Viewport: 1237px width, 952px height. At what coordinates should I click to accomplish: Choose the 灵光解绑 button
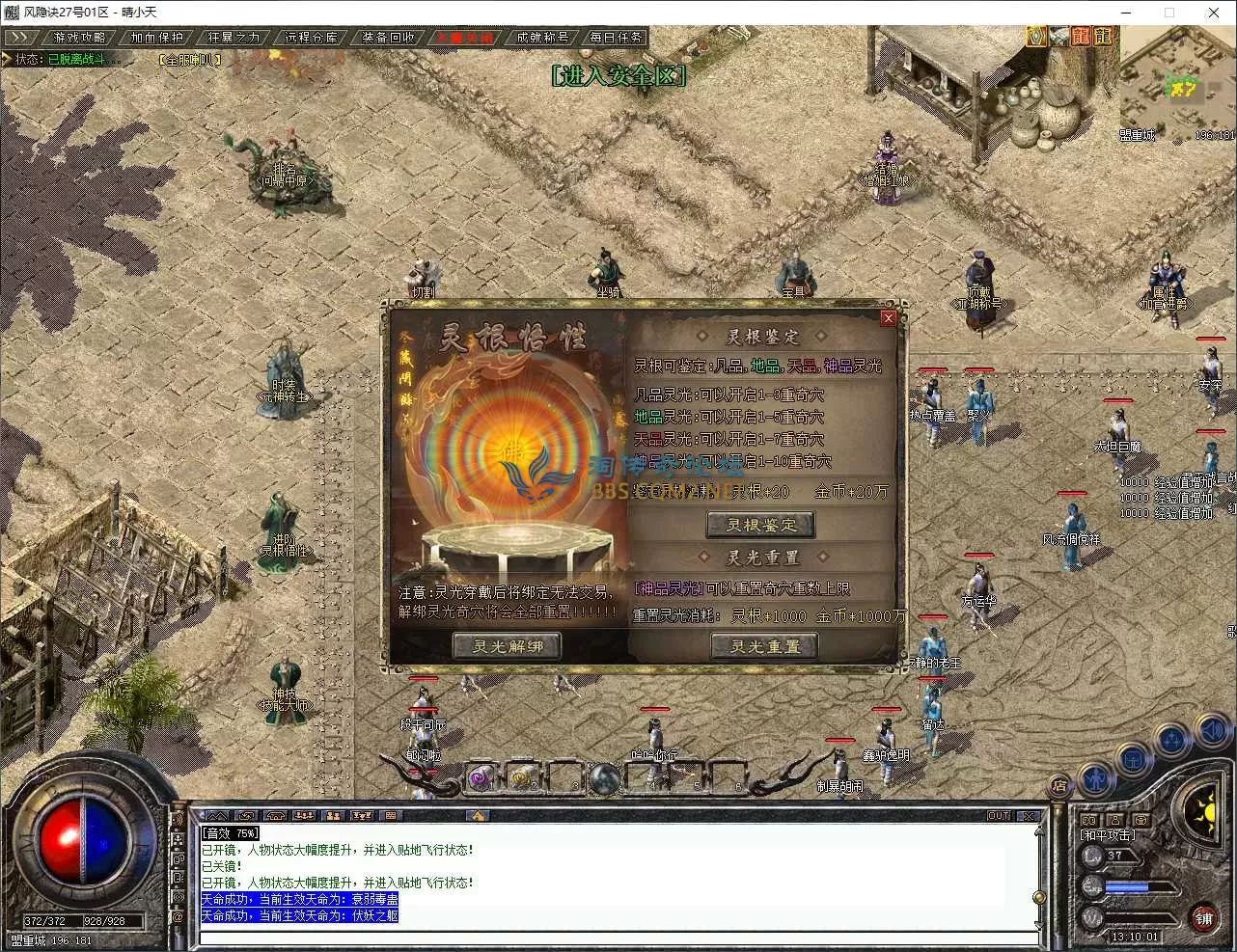(507, 646)
